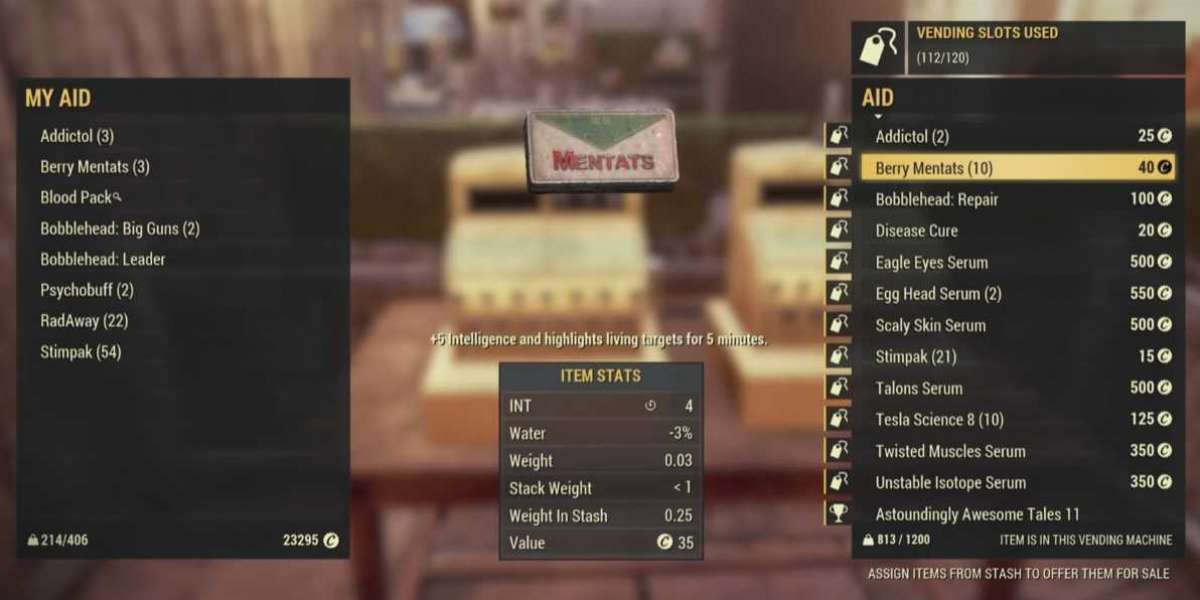Pick the Talons Serum listing
This screenshot has width=1200, height=600.
(1015, 388)
